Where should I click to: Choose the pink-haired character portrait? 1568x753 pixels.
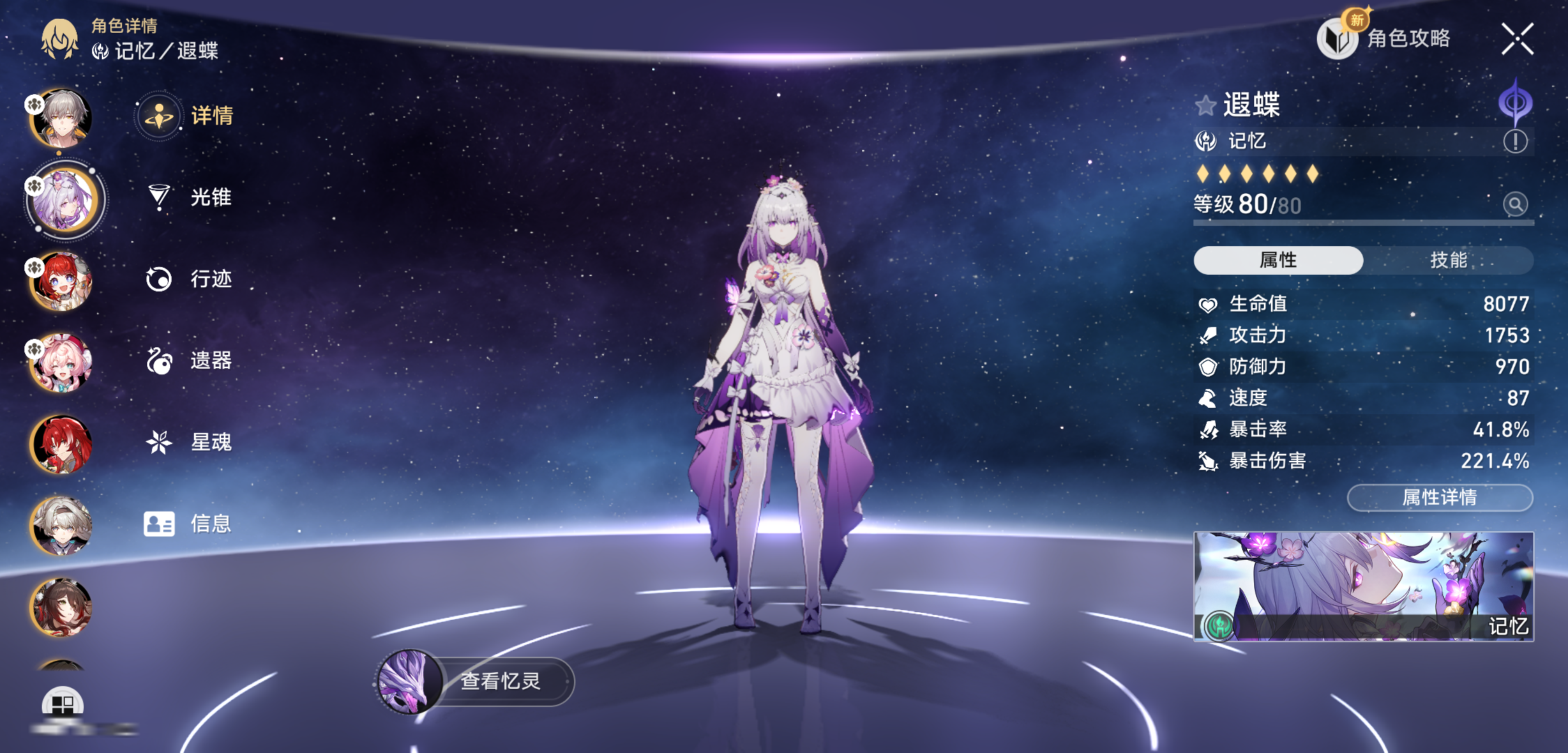[x=61, y=363]
